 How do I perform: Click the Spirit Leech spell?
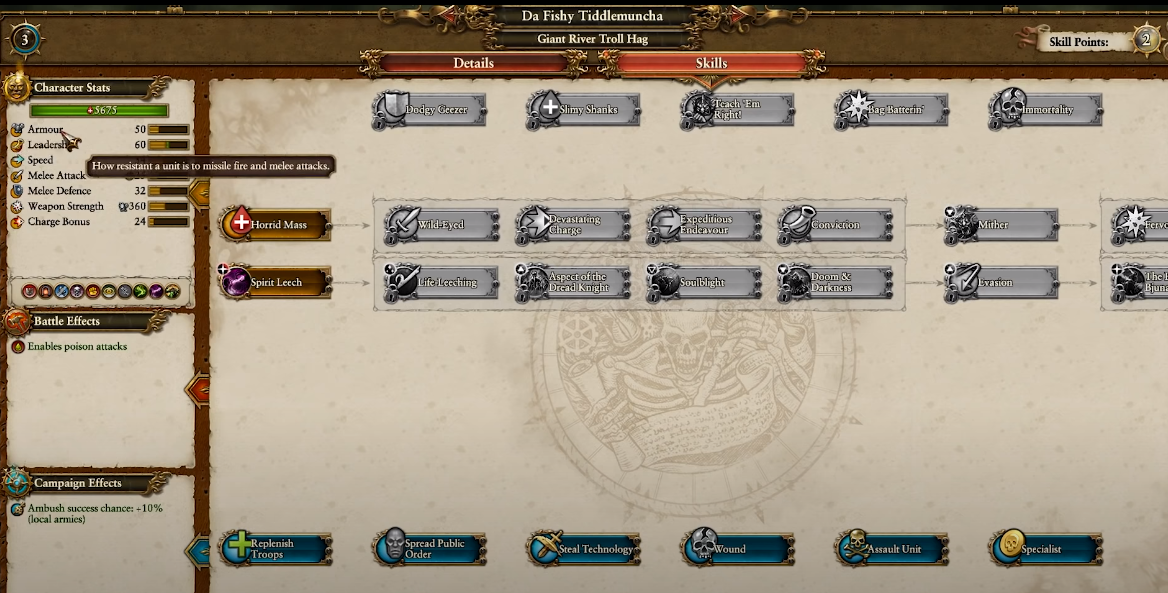click(x=276, y=283)
